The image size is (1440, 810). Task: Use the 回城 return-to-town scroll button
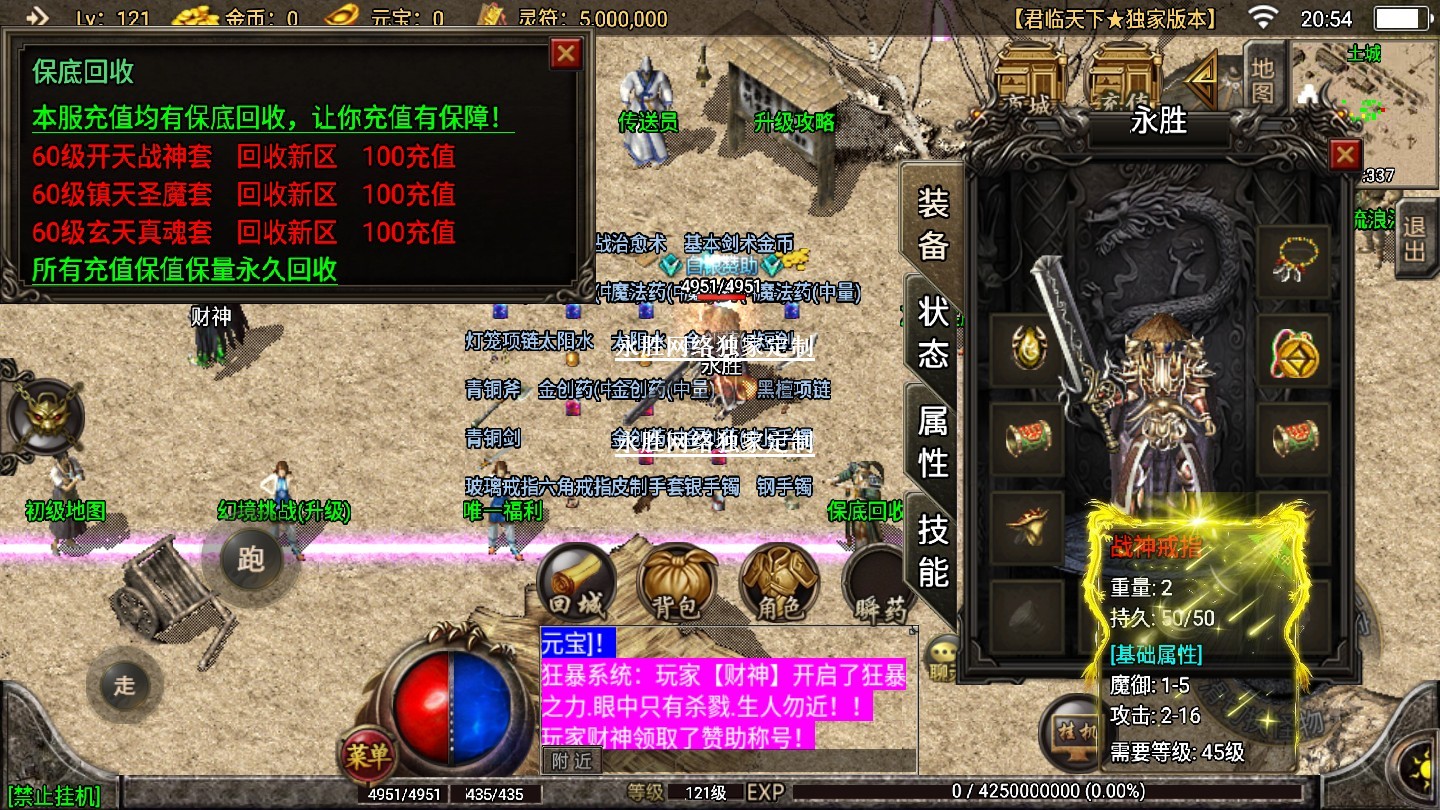click(x=575, y=585)
